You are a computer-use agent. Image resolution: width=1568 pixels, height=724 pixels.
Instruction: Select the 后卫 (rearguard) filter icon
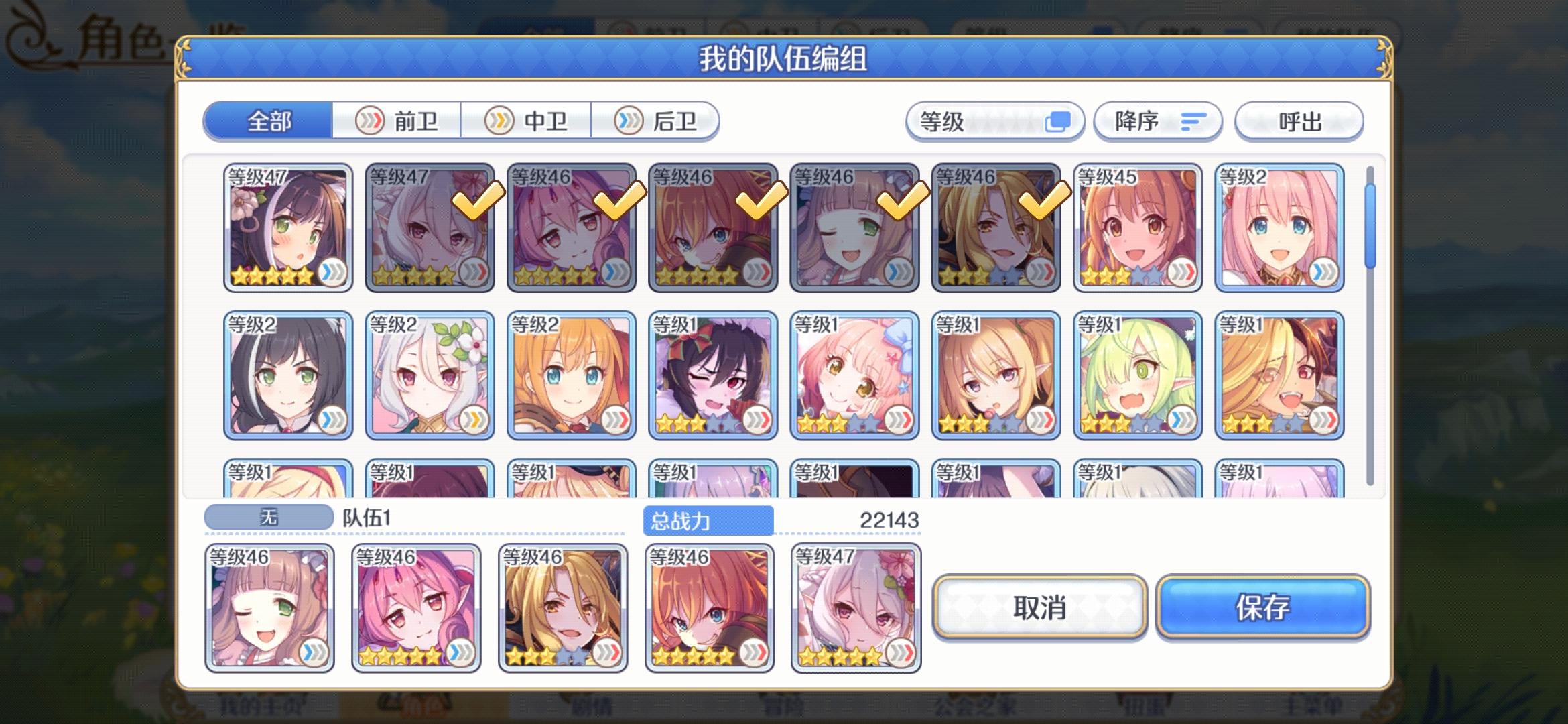(x=630, y=121)
